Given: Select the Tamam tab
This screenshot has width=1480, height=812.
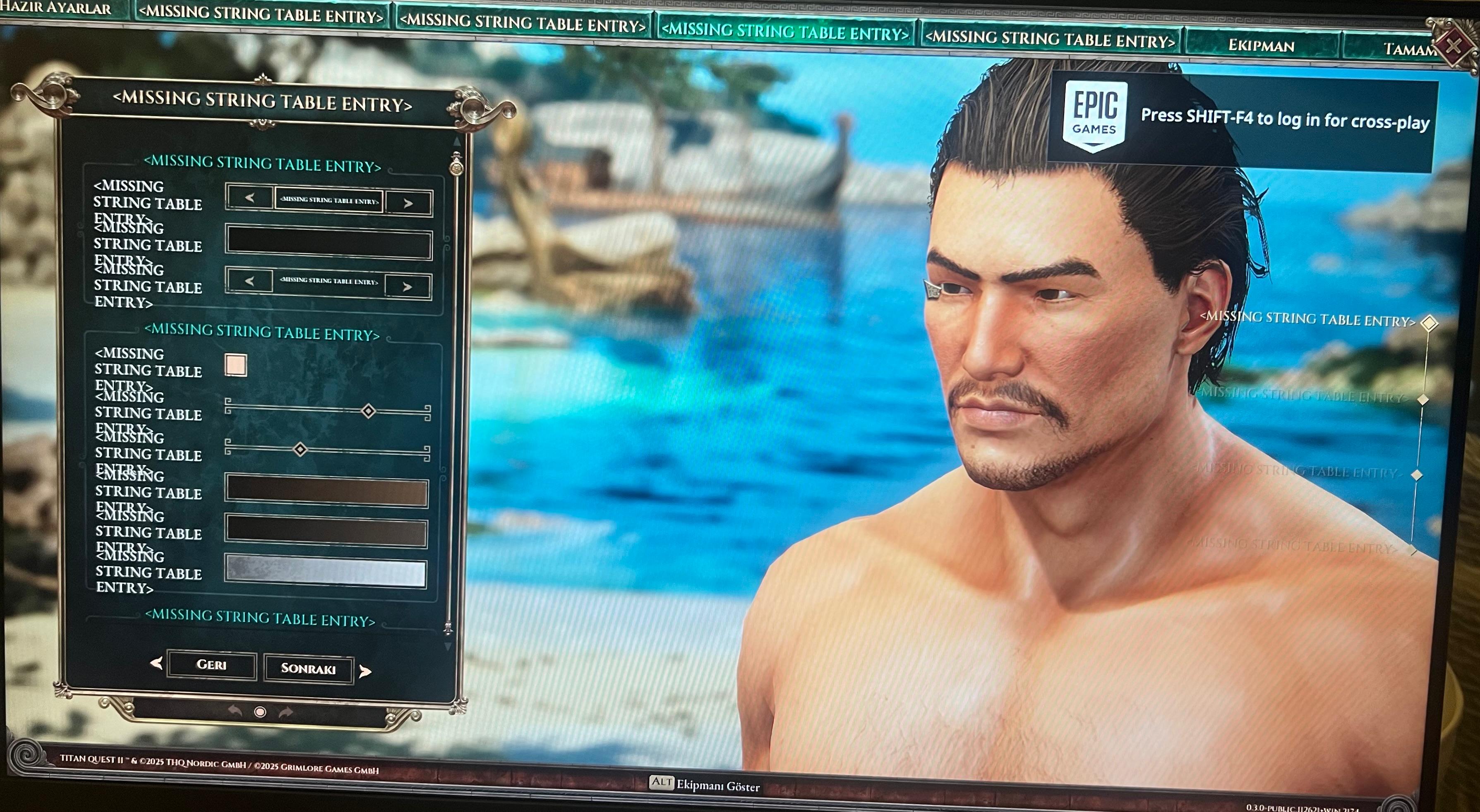Looking at the screenshot, I should click(1408, 49).
